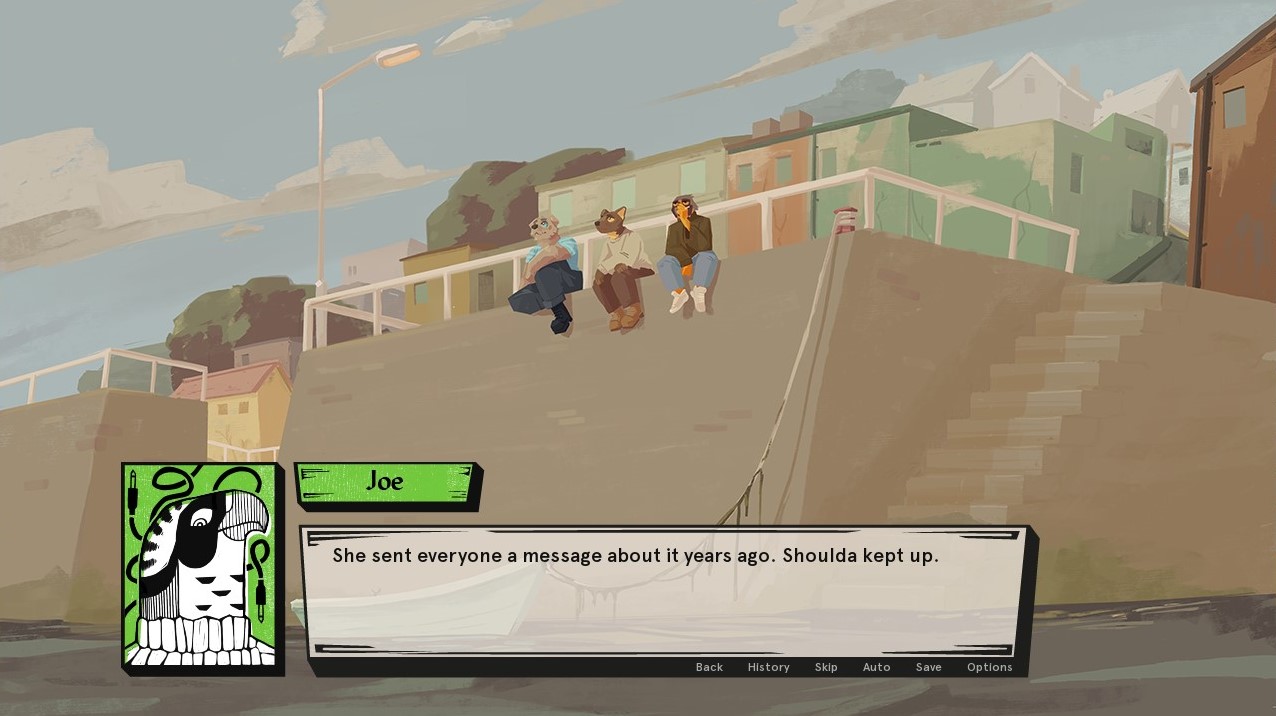Open the Options menu
Screen dimensions: 1276x716
[989, 667]
